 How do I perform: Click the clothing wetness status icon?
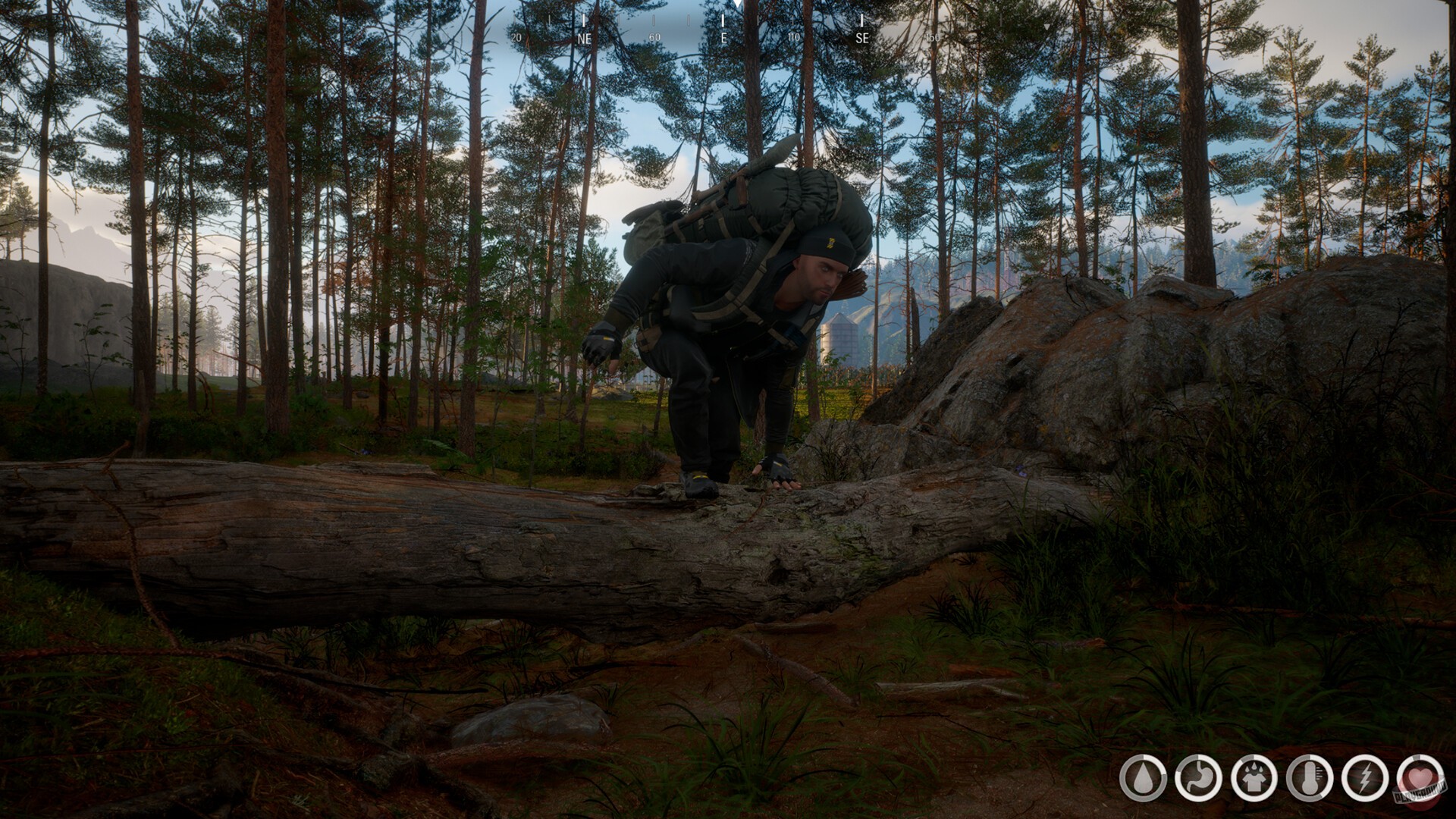[x=1254, y=777]
